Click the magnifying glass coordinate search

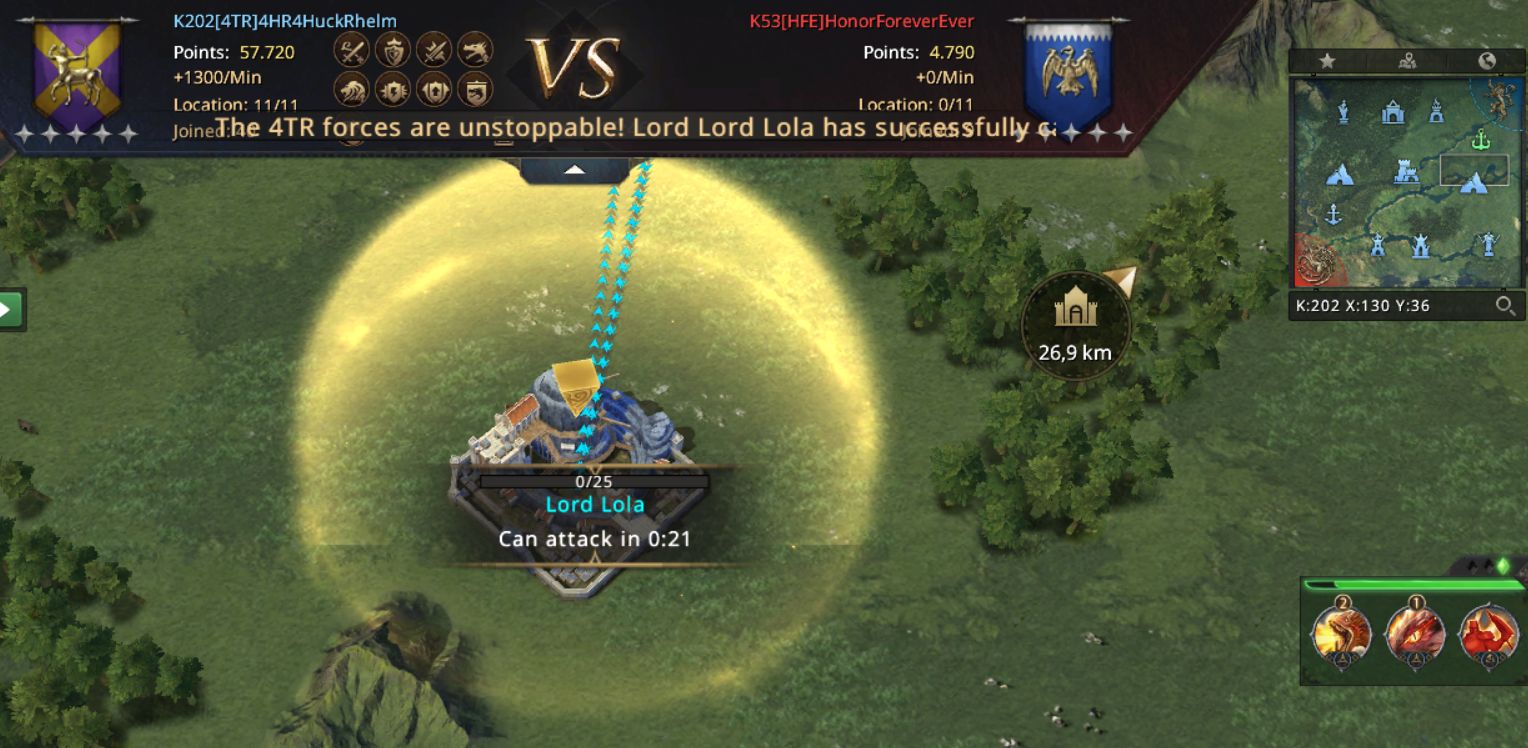coord(1504,306)
